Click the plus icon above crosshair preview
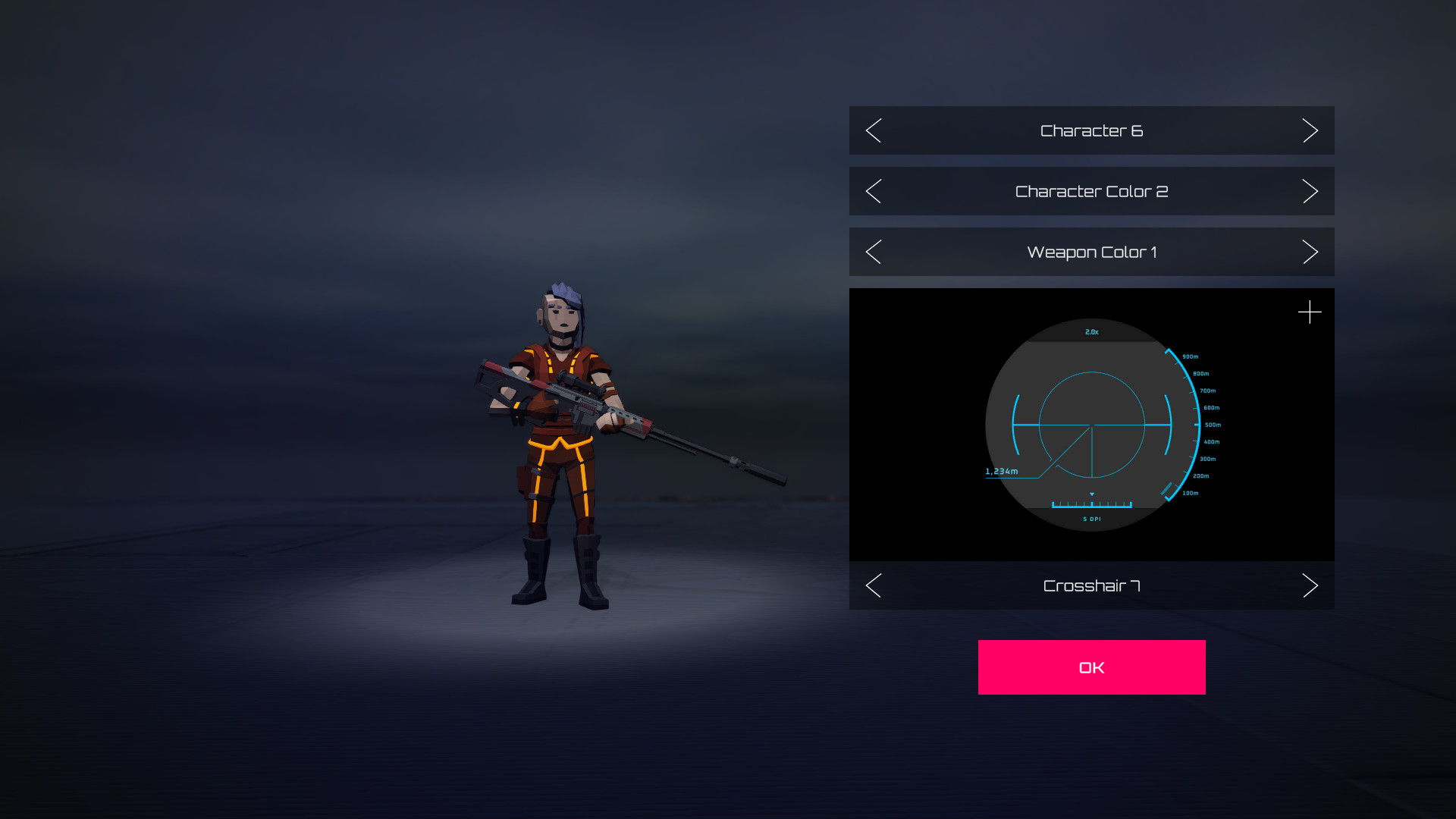 tap(1310, 312)
